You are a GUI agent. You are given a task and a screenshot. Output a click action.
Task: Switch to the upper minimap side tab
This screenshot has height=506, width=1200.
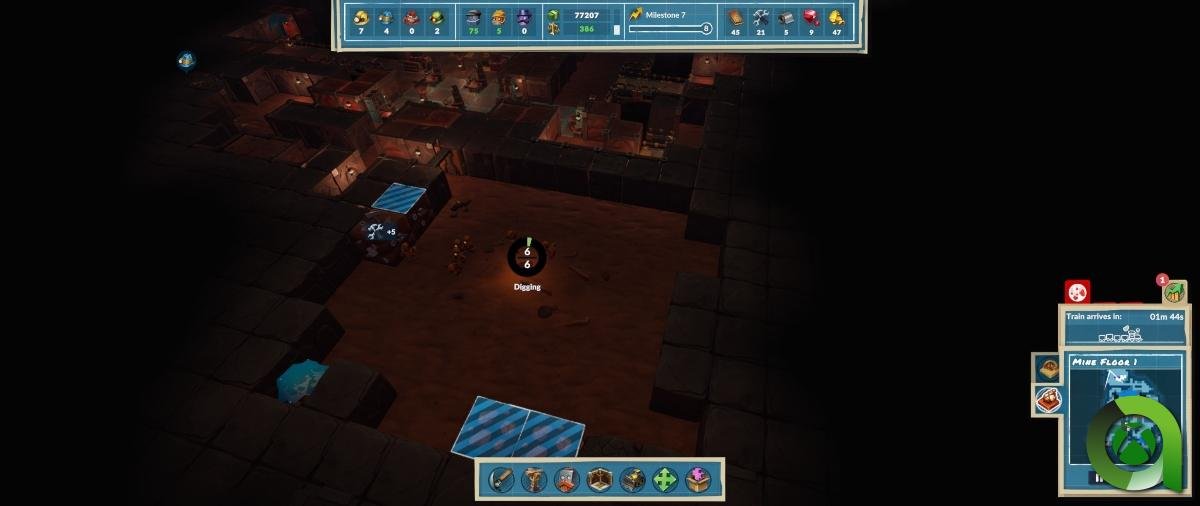tap(1047, 367)
